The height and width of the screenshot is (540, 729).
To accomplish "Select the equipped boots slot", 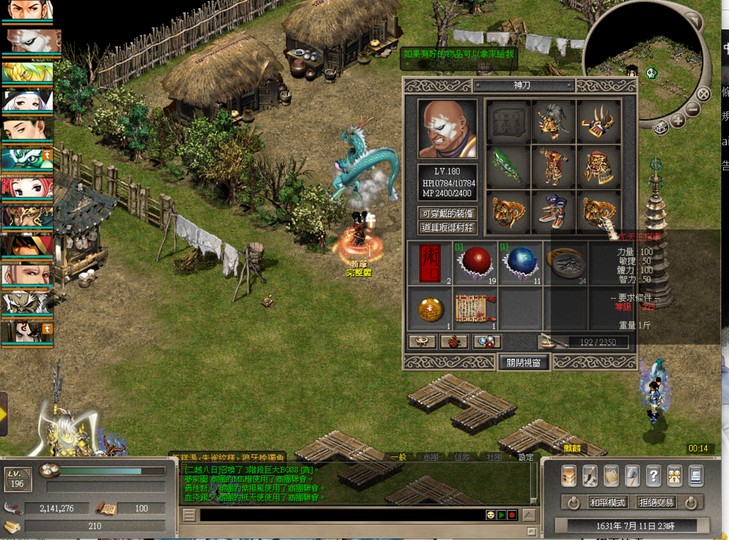I will coord(553,211).
